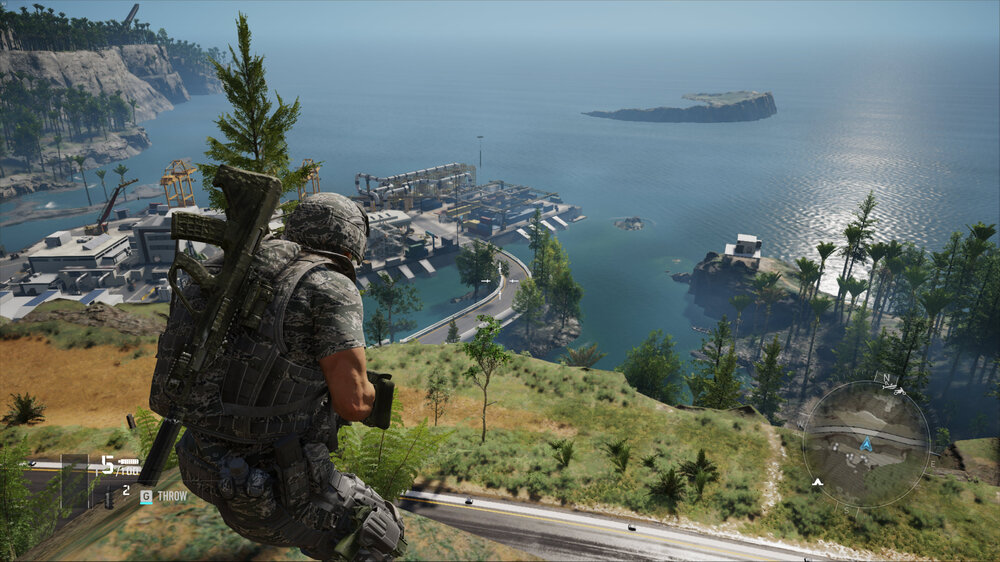1000x562 pixels.
Task: Click the motorcycle marker on the minimap rim
Action: click(899, 391)
